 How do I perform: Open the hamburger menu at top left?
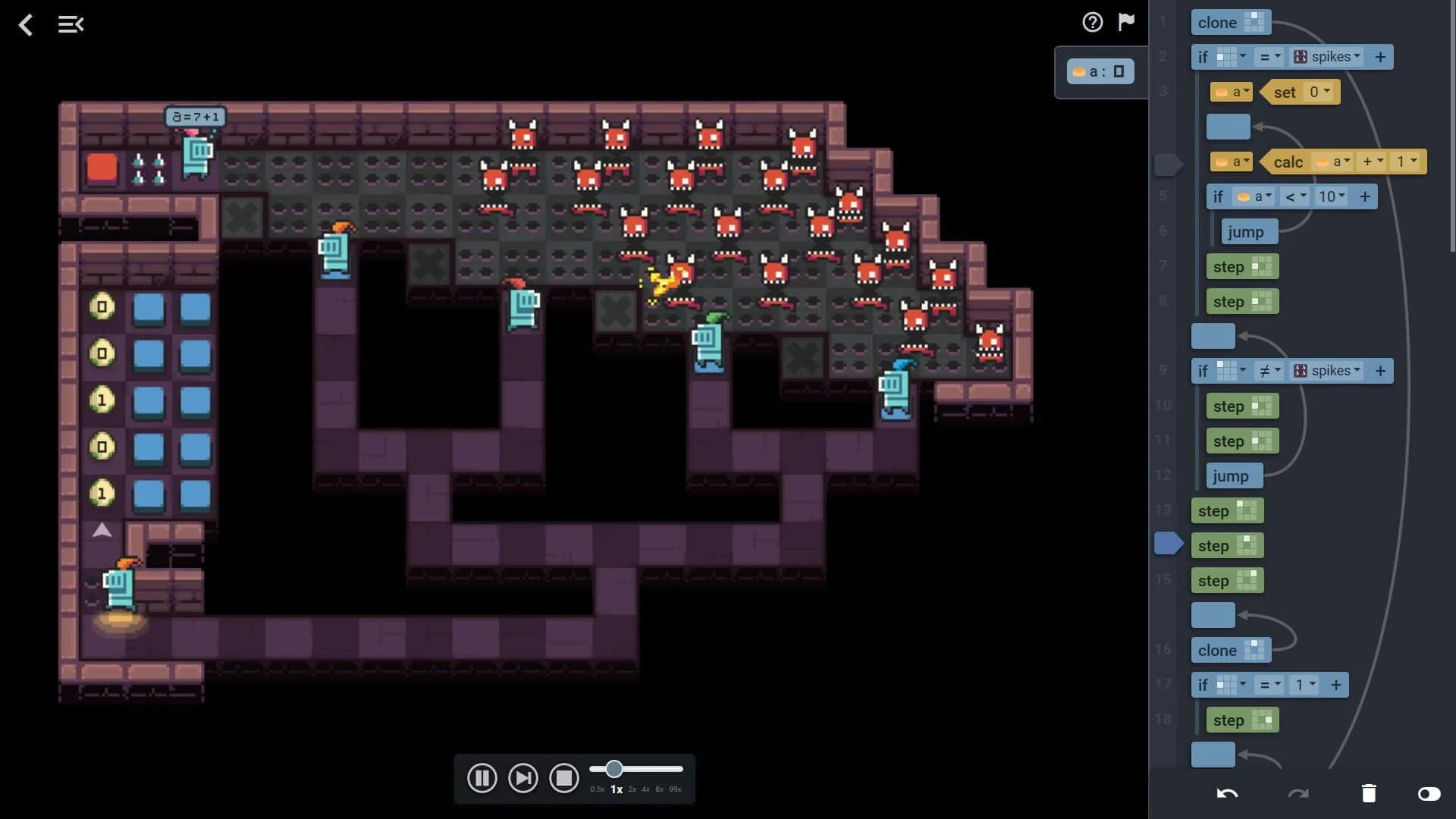tap(71, 24)
